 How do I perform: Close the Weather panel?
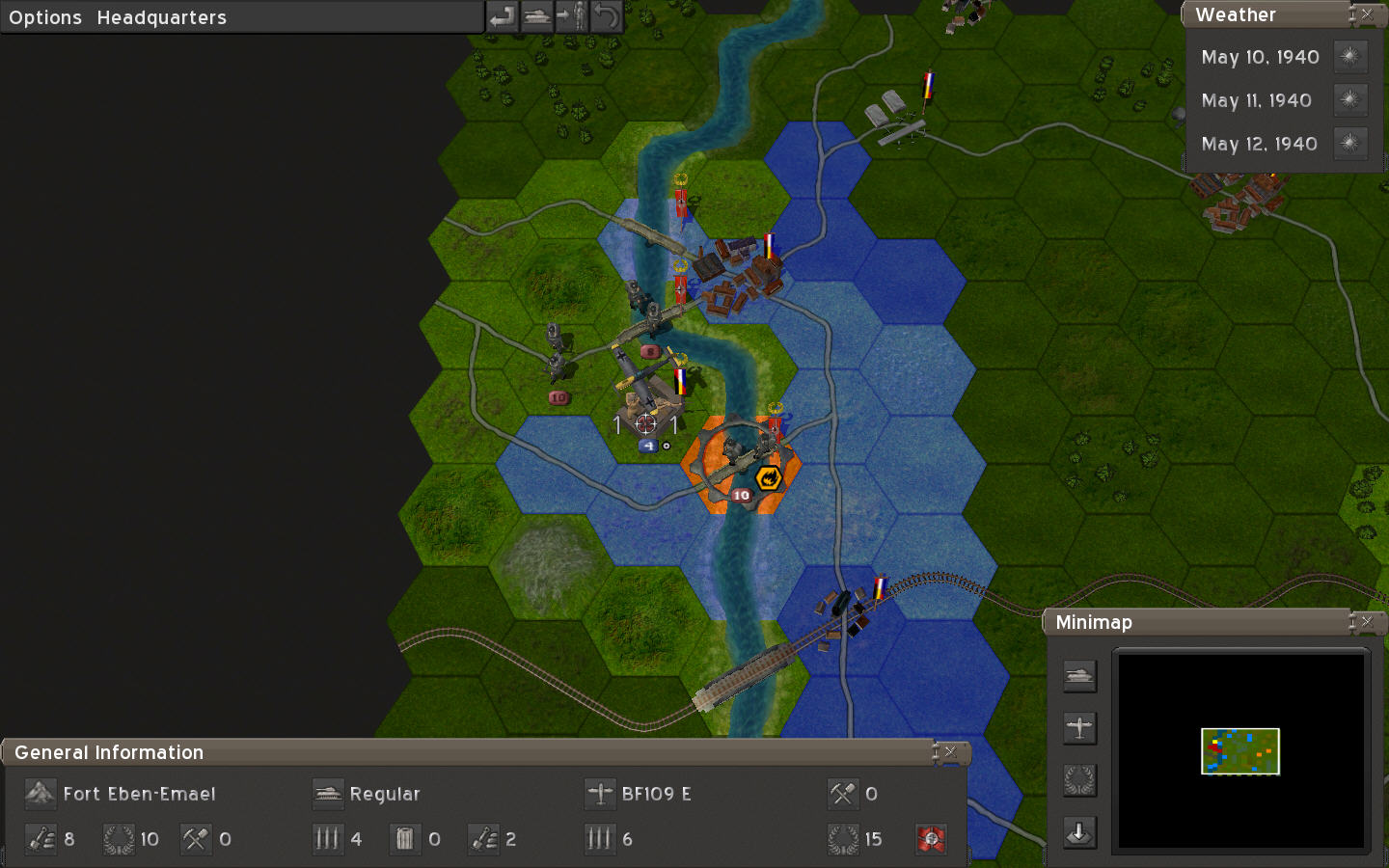tap(1367, 14)
